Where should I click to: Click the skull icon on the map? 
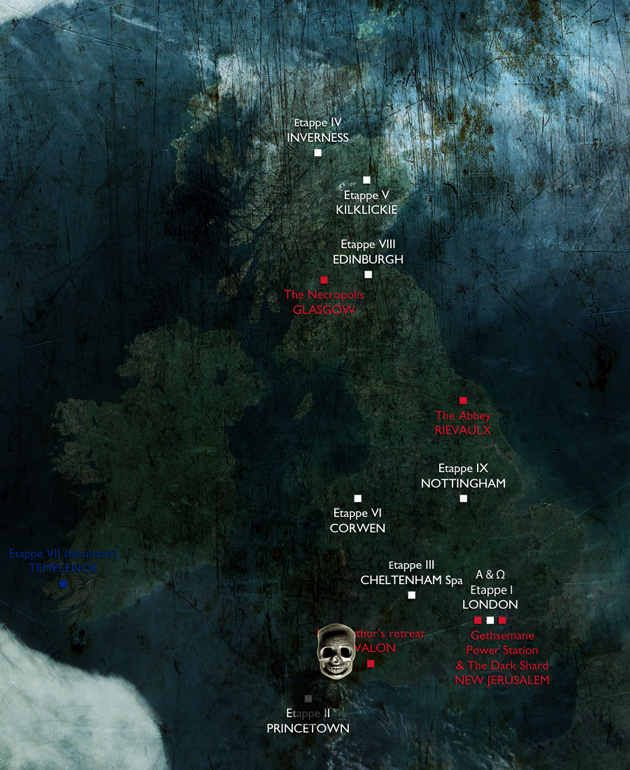336,650
